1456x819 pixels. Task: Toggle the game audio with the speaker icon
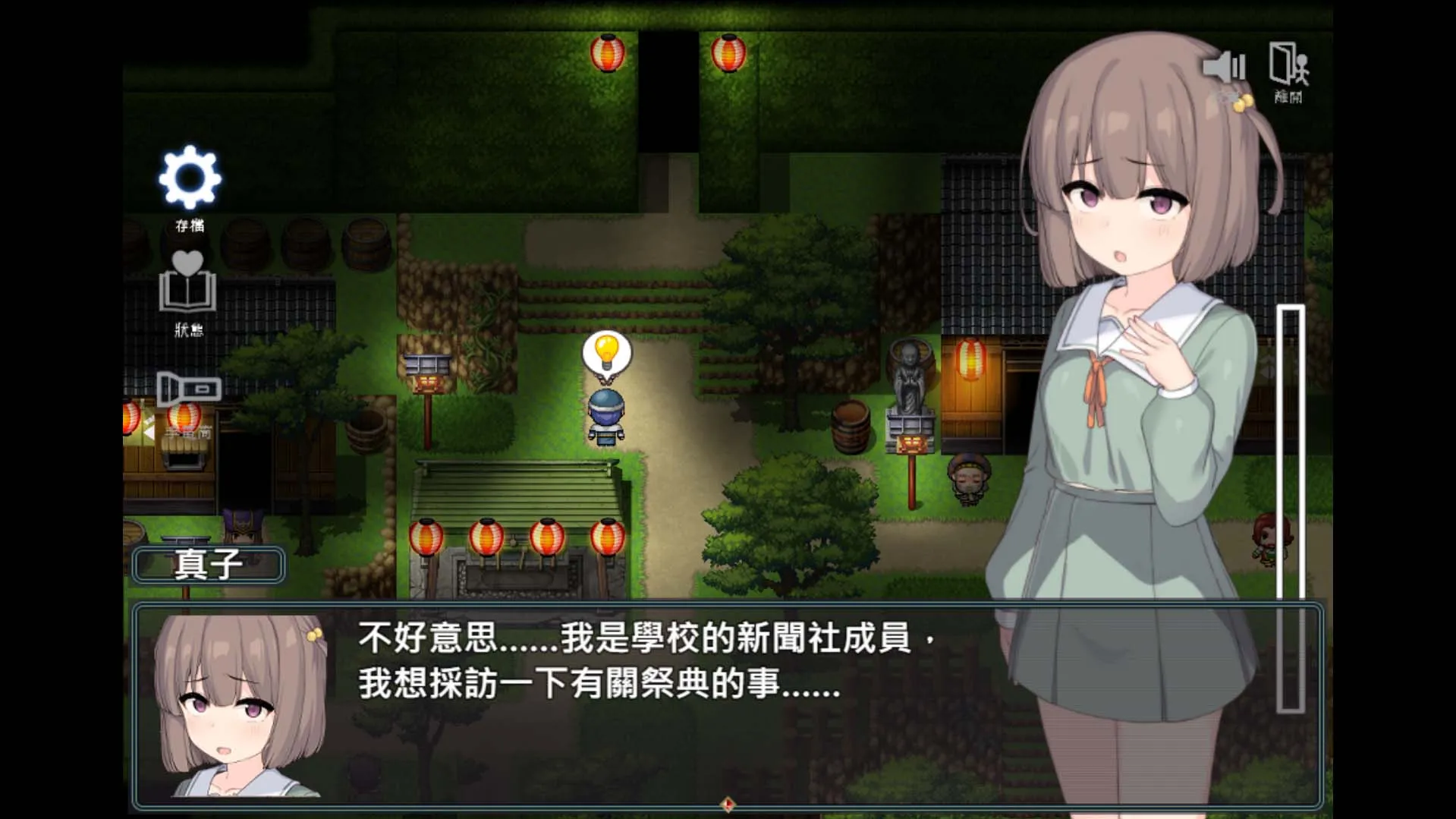(x=1224, y=67)
